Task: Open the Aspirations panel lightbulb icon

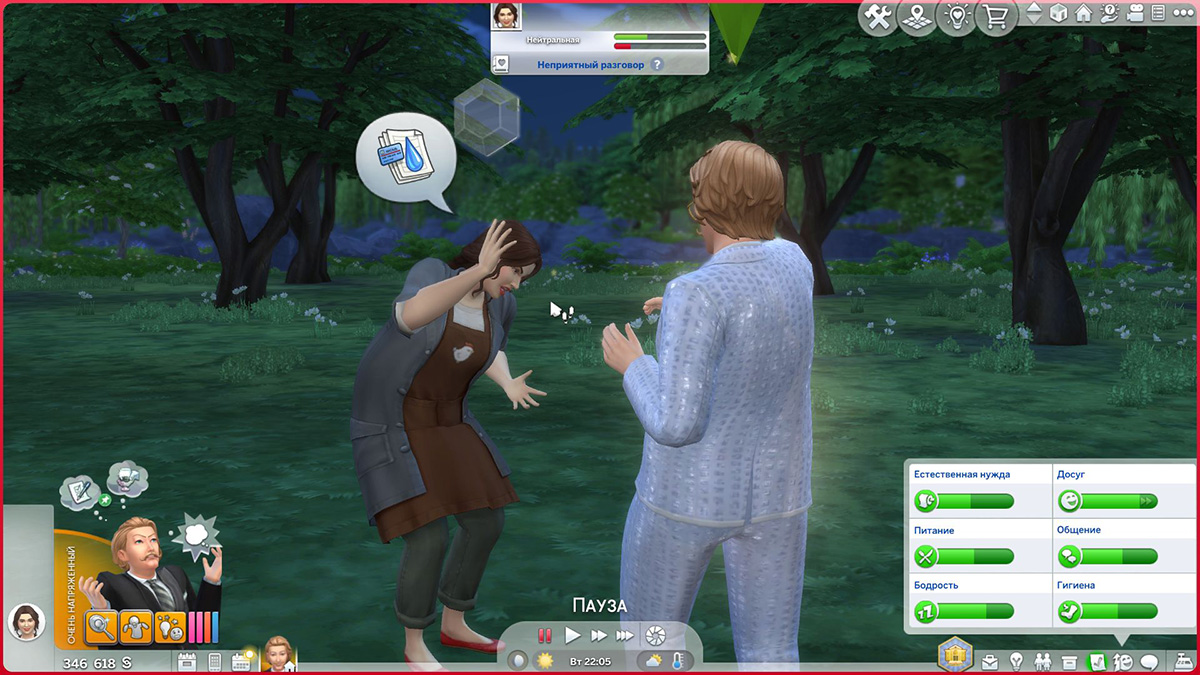Action: point(1017,661)
